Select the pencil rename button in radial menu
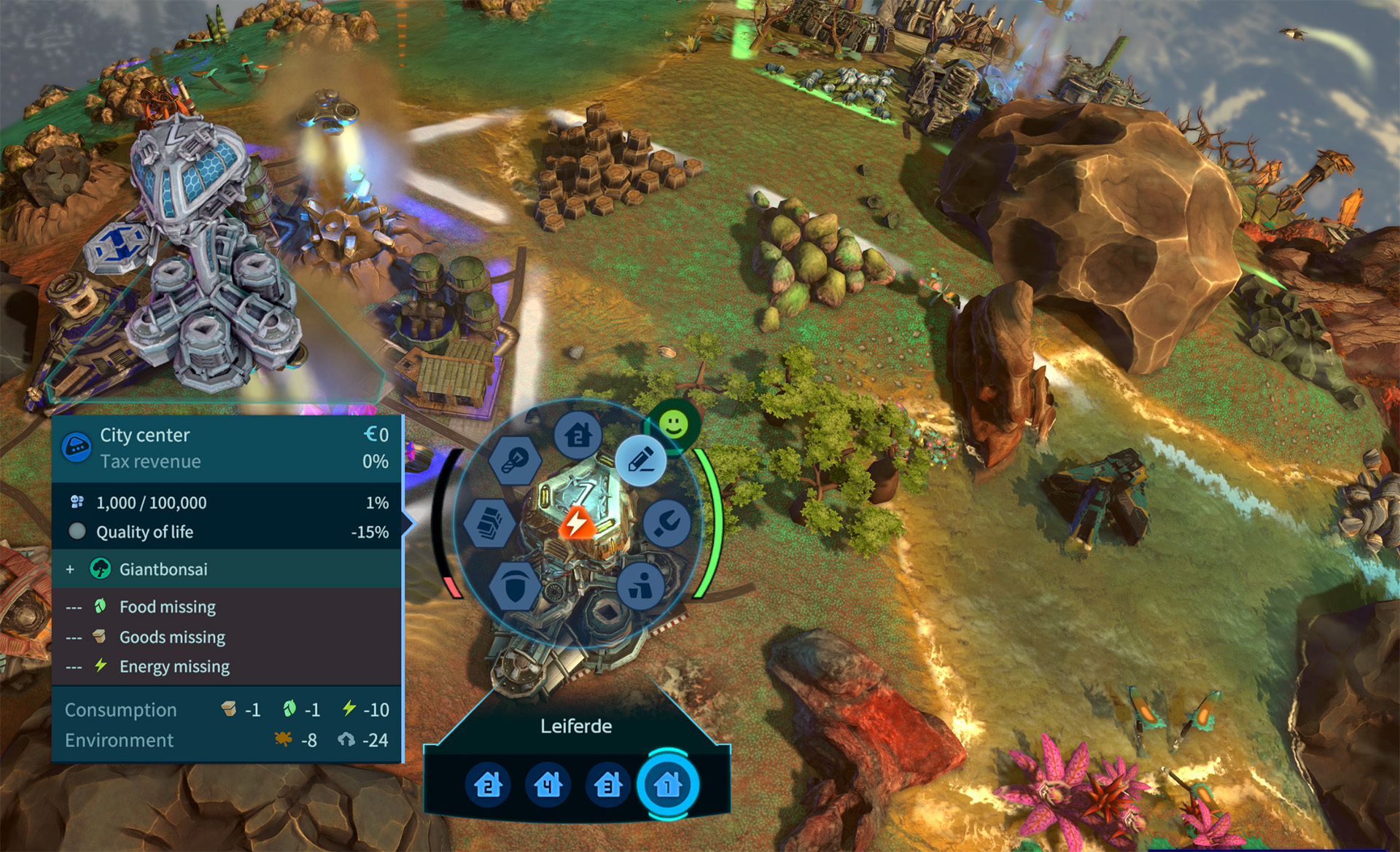1400x852 pixels. point(641,461)
